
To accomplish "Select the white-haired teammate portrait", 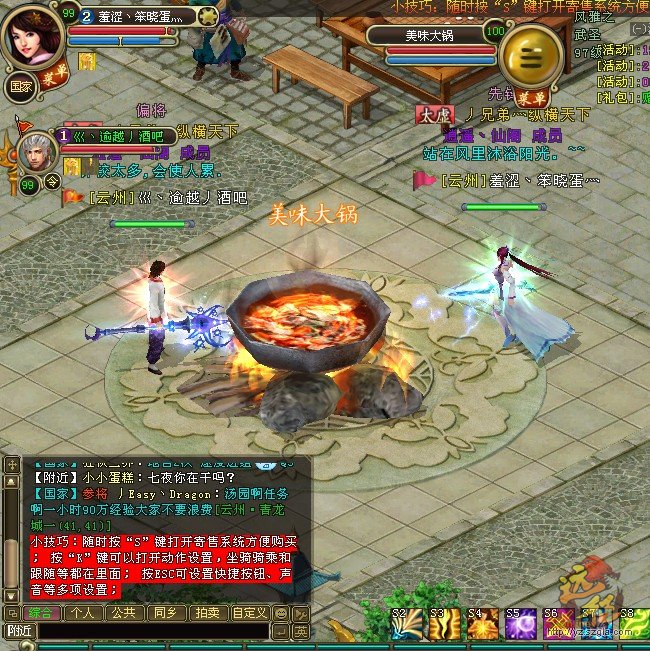I will coord(36,153).
